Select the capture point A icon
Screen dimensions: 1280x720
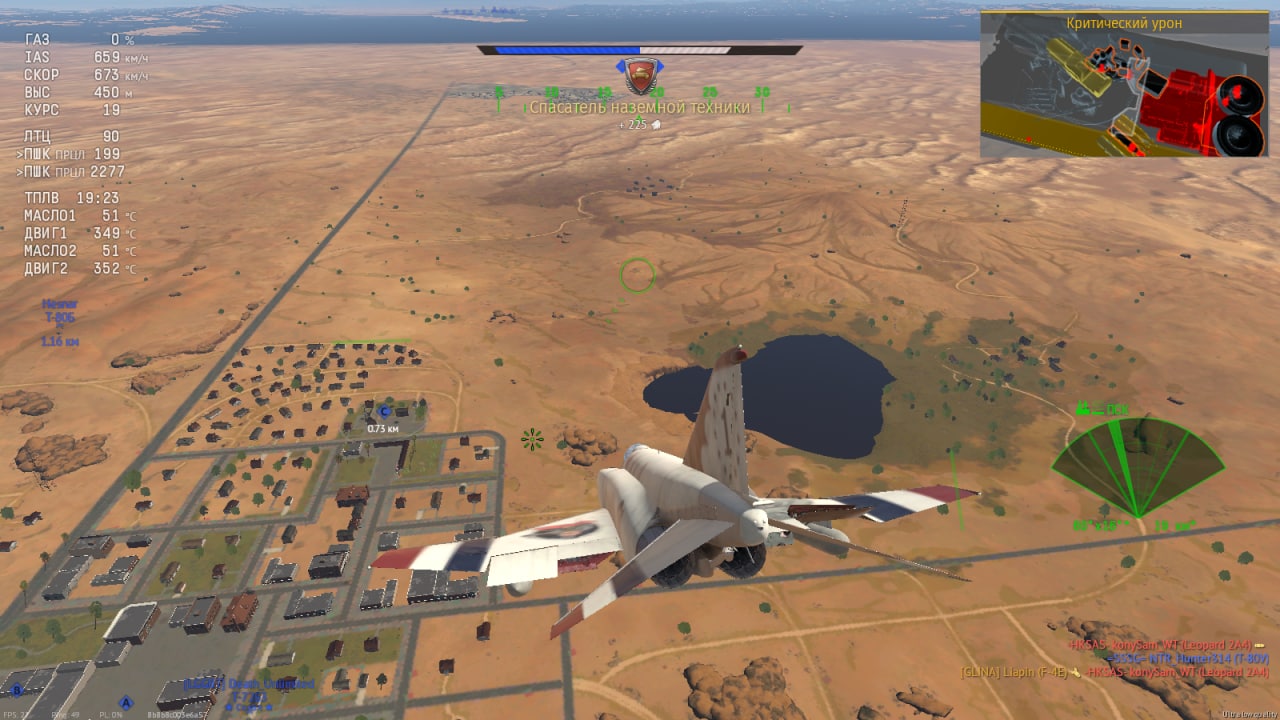coord(126,702)
